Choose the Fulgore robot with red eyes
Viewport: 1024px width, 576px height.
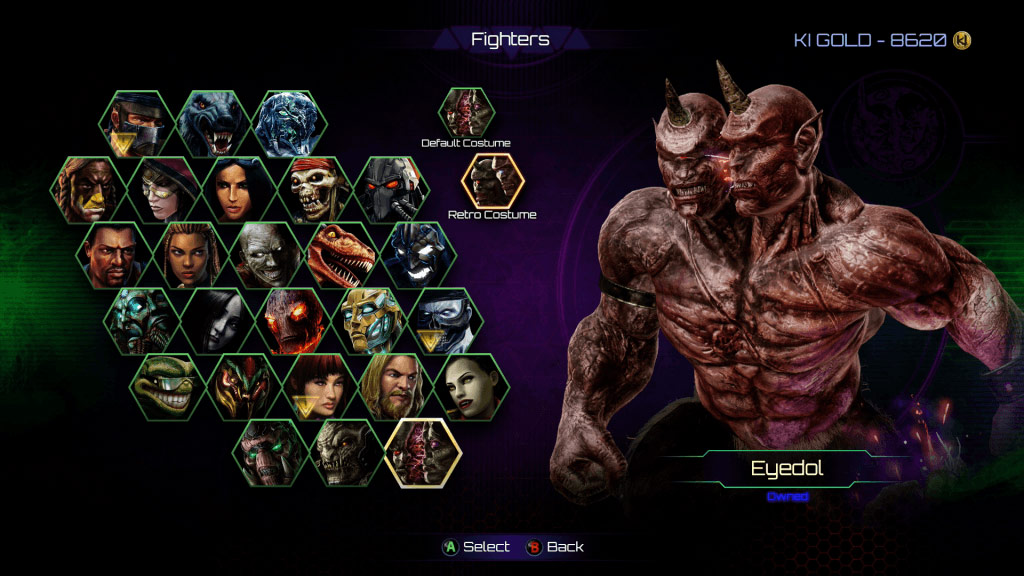click(392, 190)
